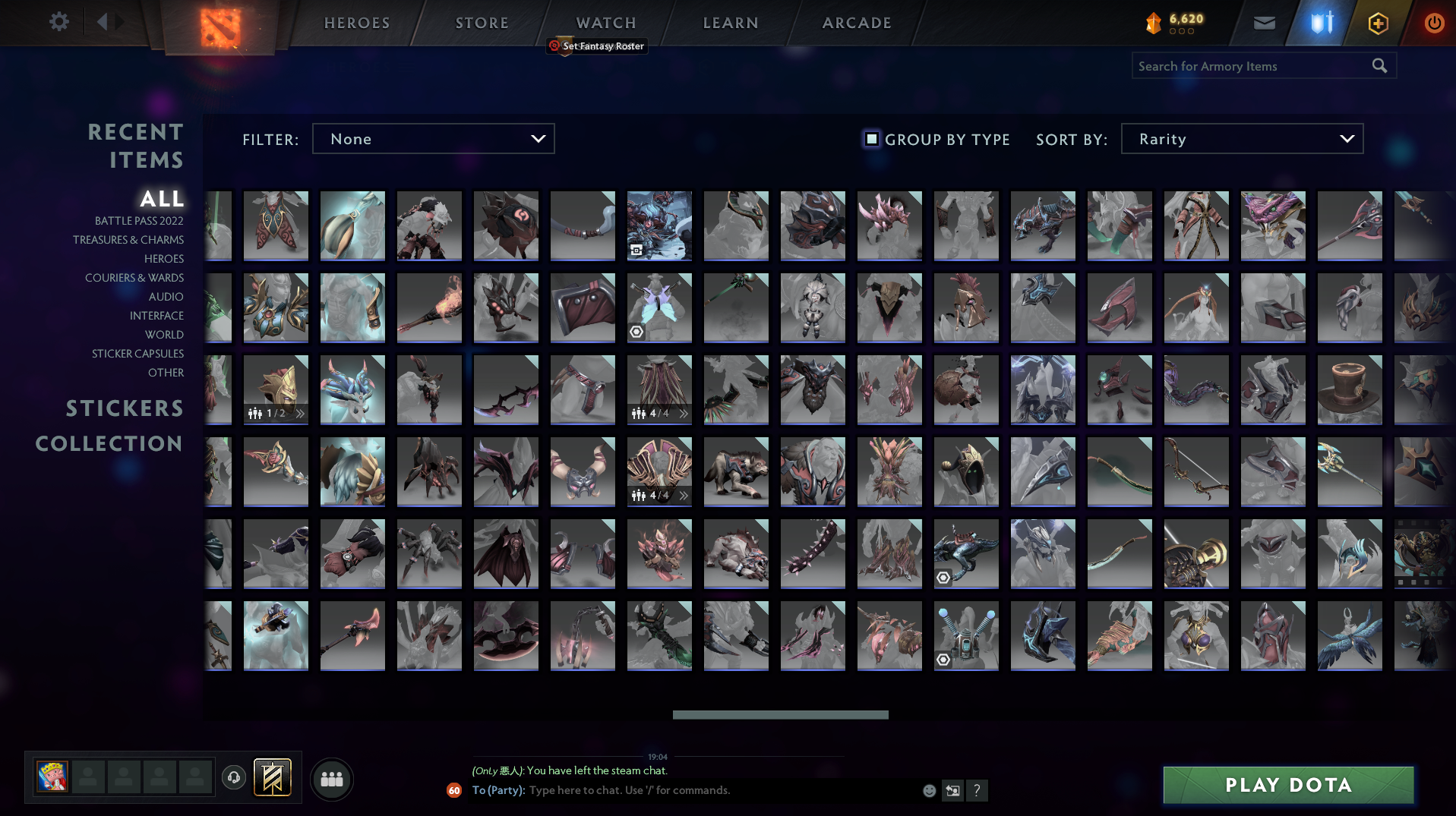Click the voice chat headphone icon

point(234,779)
